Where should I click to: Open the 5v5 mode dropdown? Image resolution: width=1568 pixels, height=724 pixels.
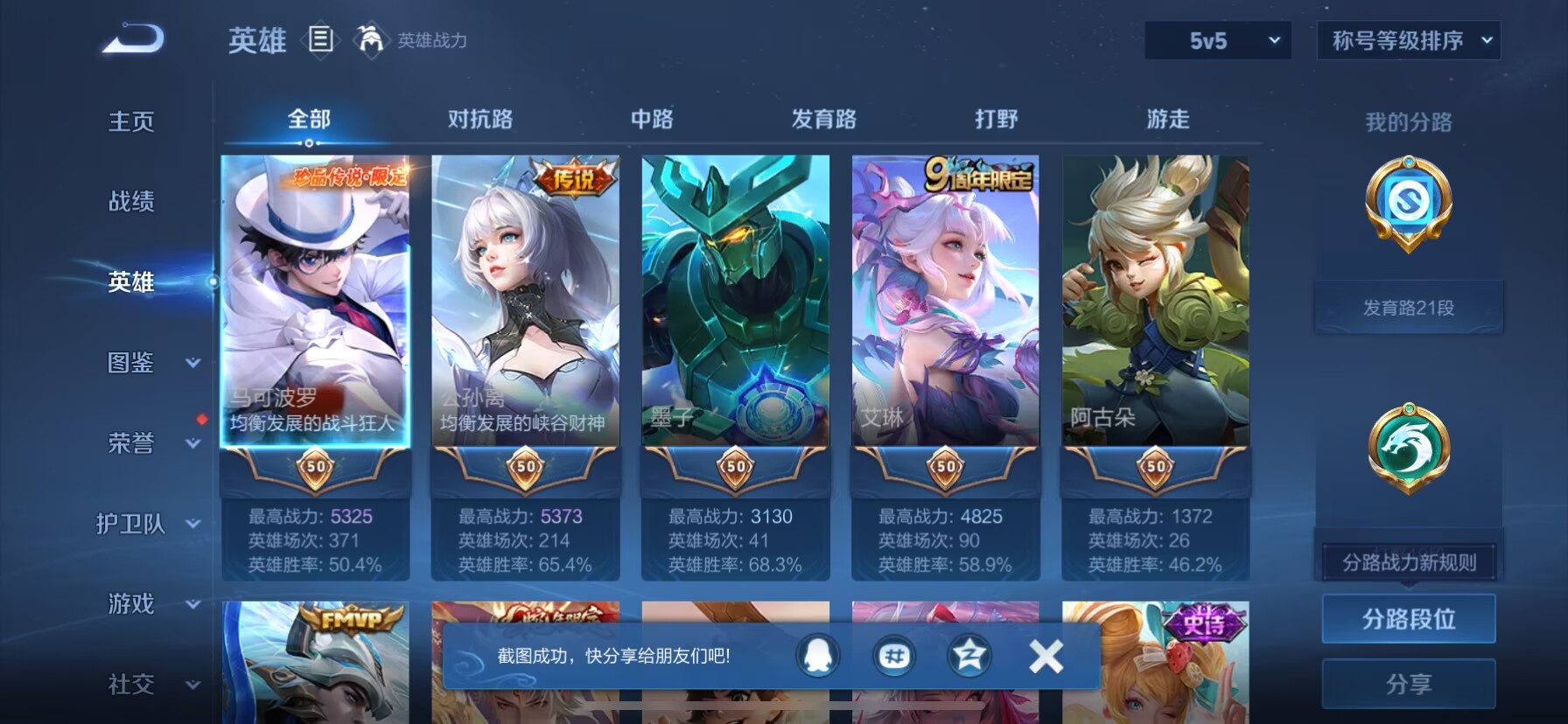click(1216, 39)
